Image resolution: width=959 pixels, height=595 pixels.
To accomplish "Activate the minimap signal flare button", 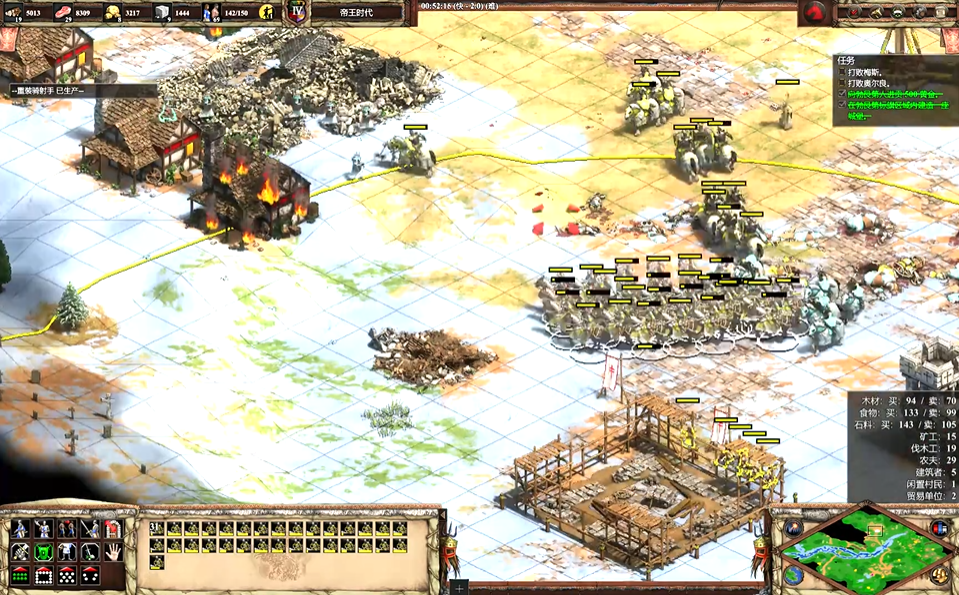I will pos(792,529).
